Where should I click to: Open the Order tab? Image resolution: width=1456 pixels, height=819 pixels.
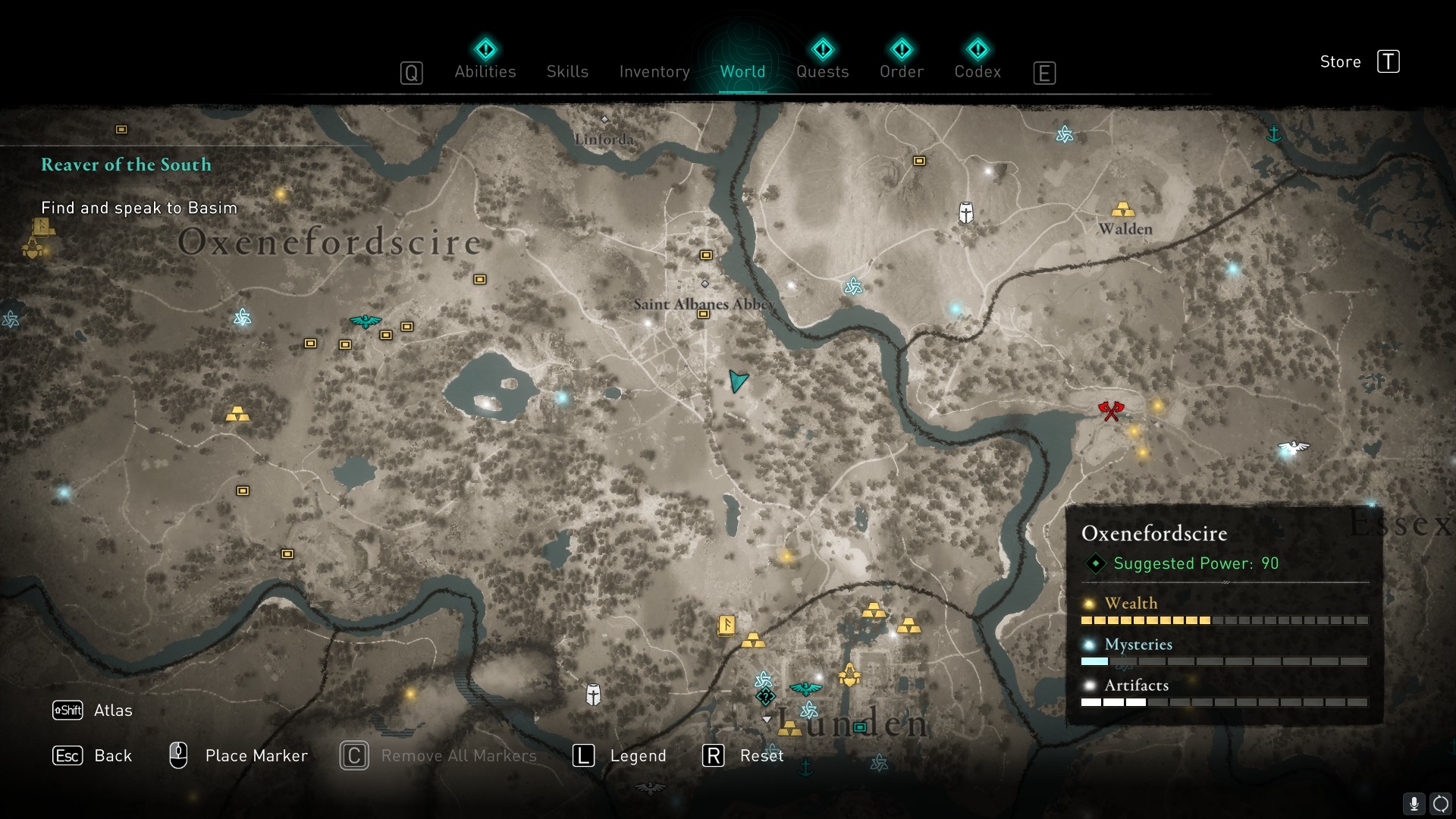pyautogui.click(x=901, y=71)
